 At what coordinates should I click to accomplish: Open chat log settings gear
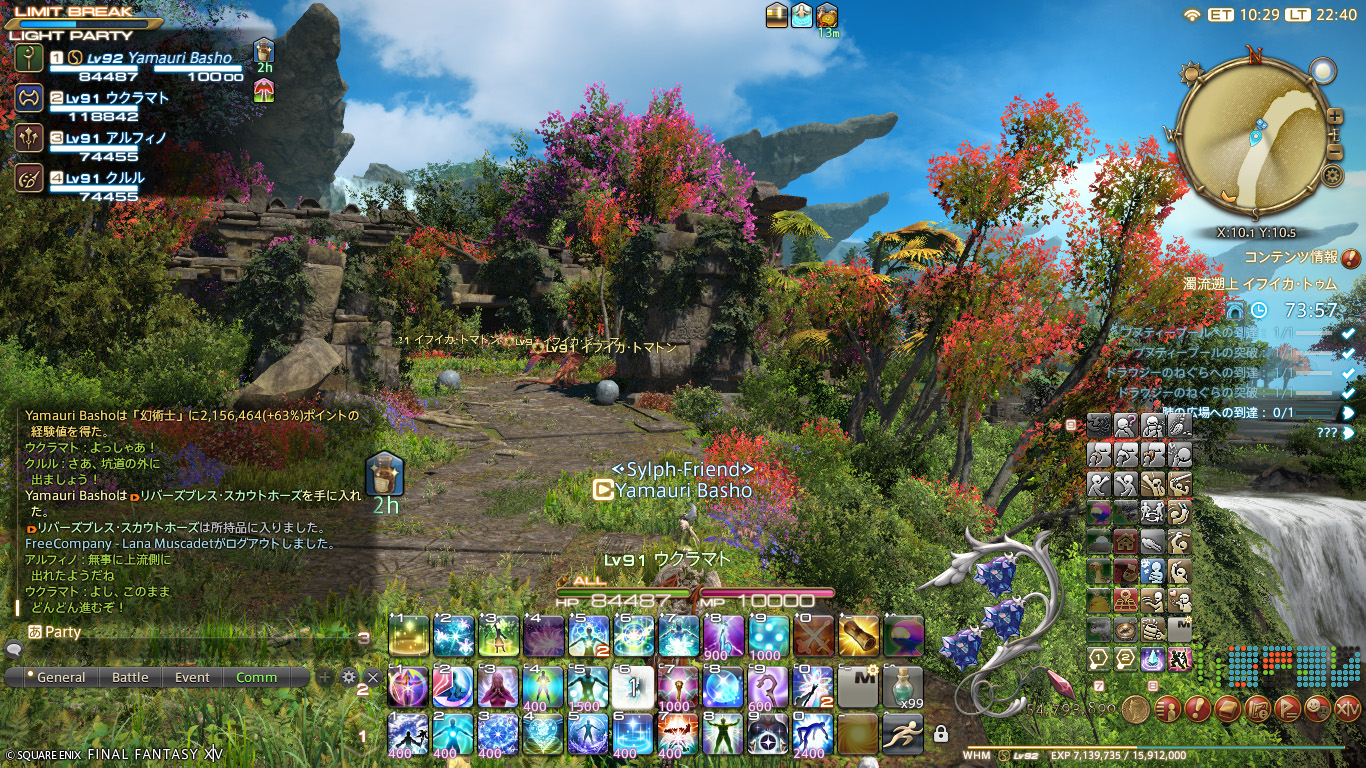pyautogui.click(x=349, y=677)
